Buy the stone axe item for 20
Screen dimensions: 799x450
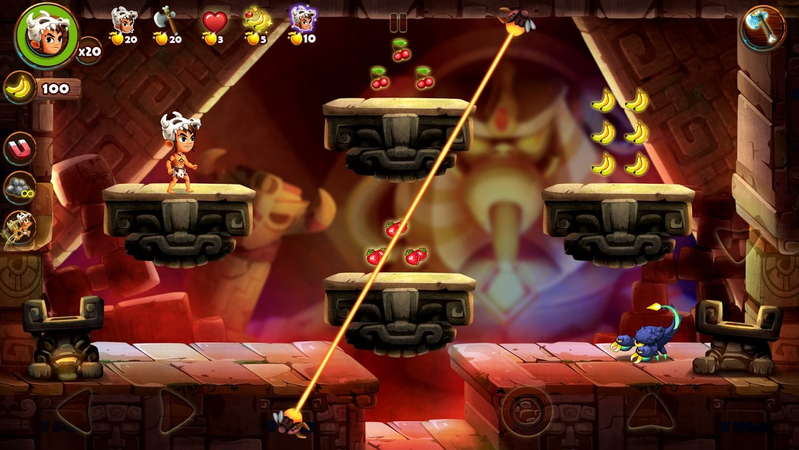click(x=167, y=26)
